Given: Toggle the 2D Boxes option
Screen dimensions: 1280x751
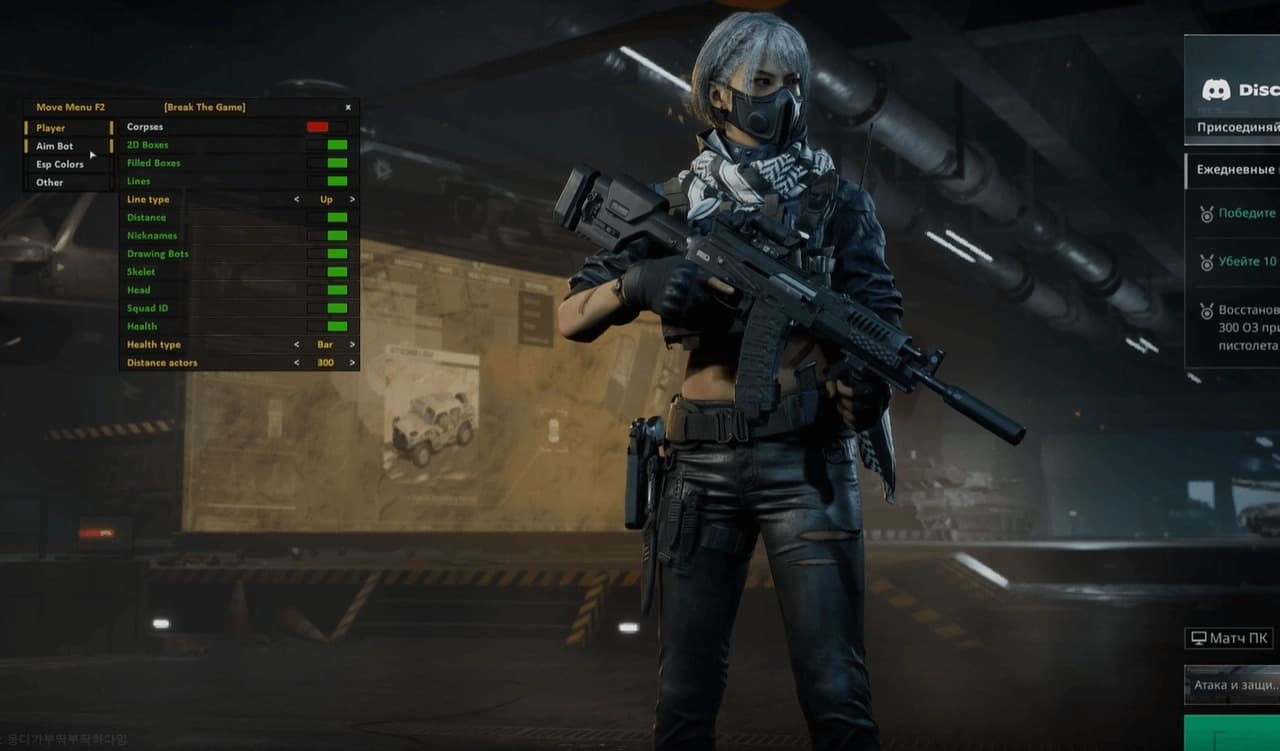Looking at the screenshot, I should 337,145.
